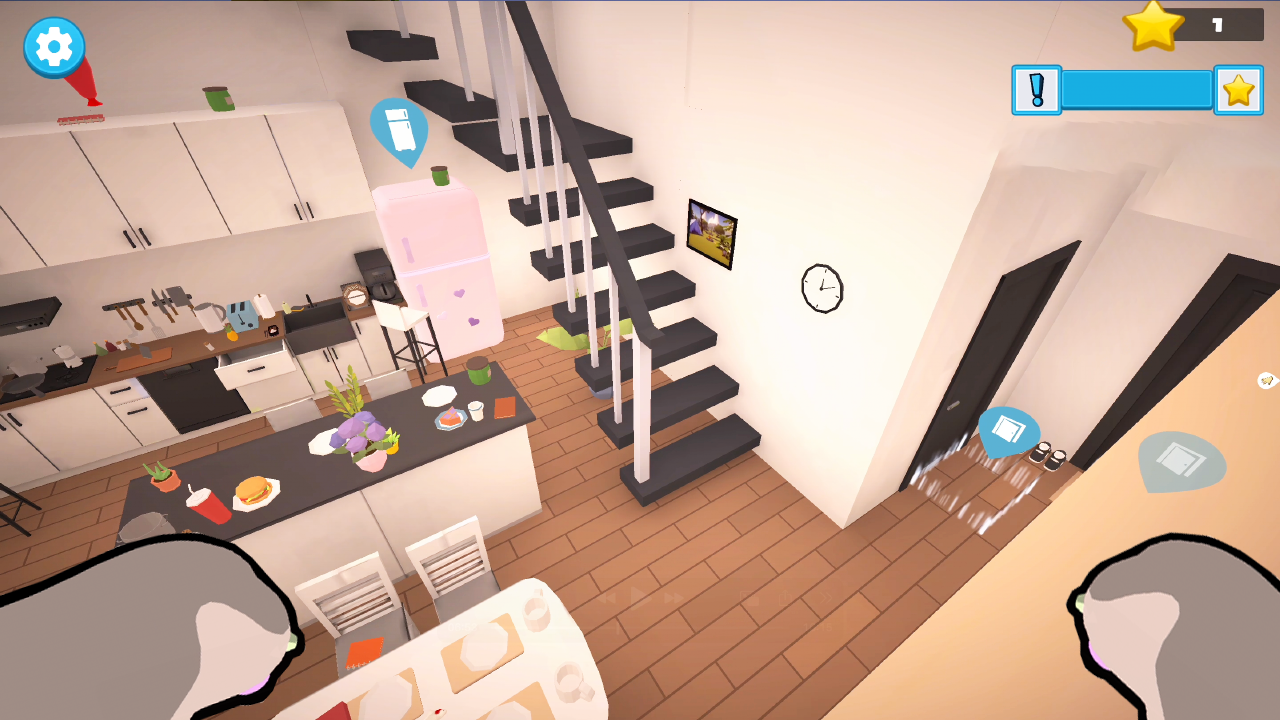
Task: Click the wall clock
Action: point(822,289)
